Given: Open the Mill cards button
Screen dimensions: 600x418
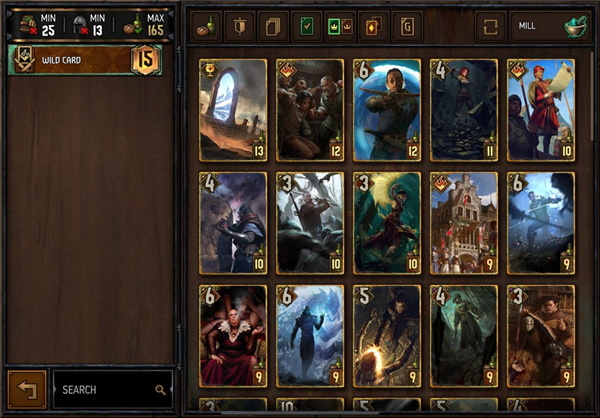Looking at the screenshot, I should click(549, 26).
